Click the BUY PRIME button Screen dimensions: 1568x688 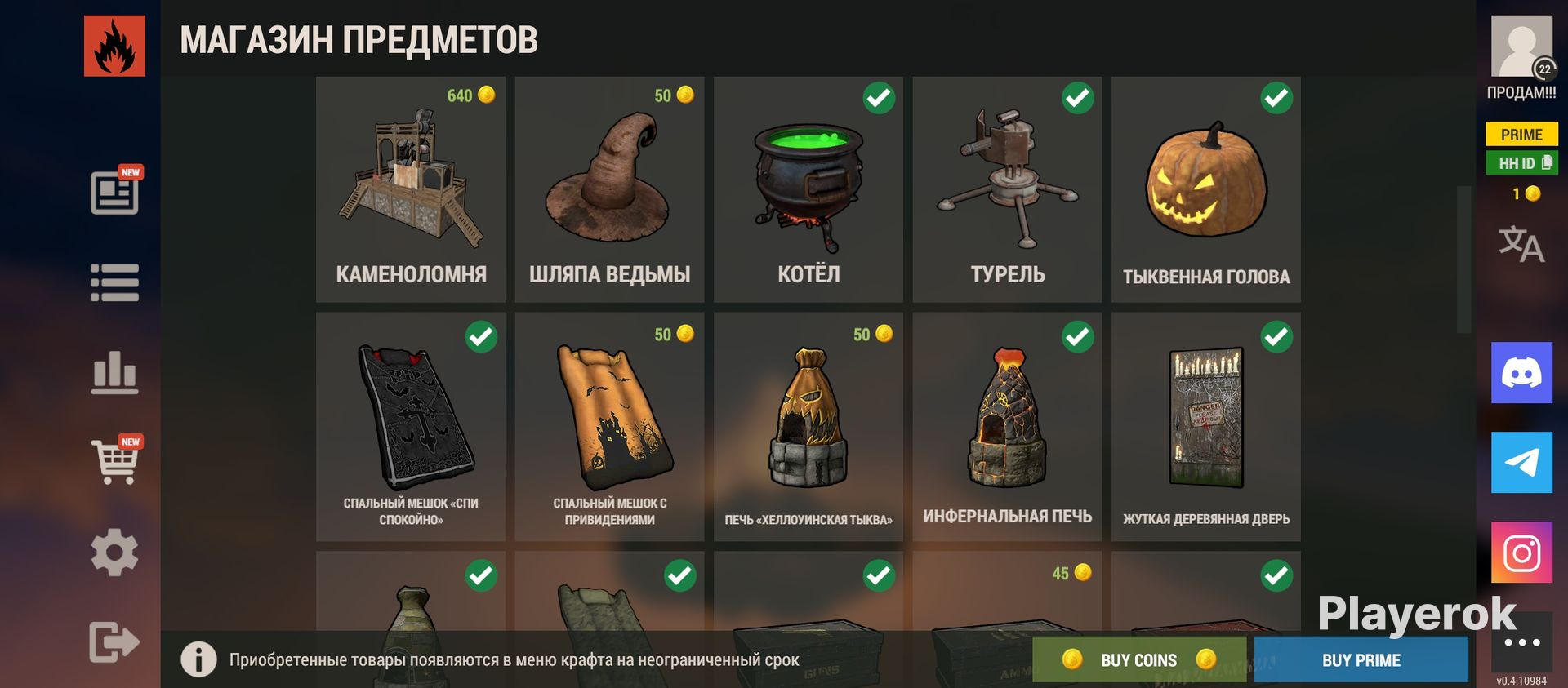tap(1361, 659)
